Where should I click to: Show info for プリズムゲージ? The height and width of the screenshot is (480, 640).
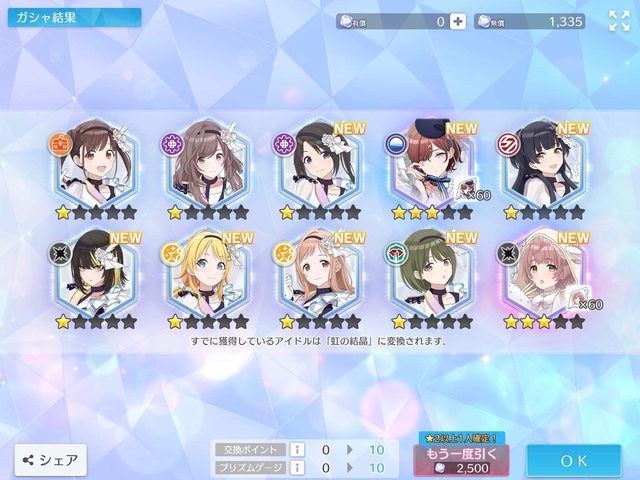(296, 467)
